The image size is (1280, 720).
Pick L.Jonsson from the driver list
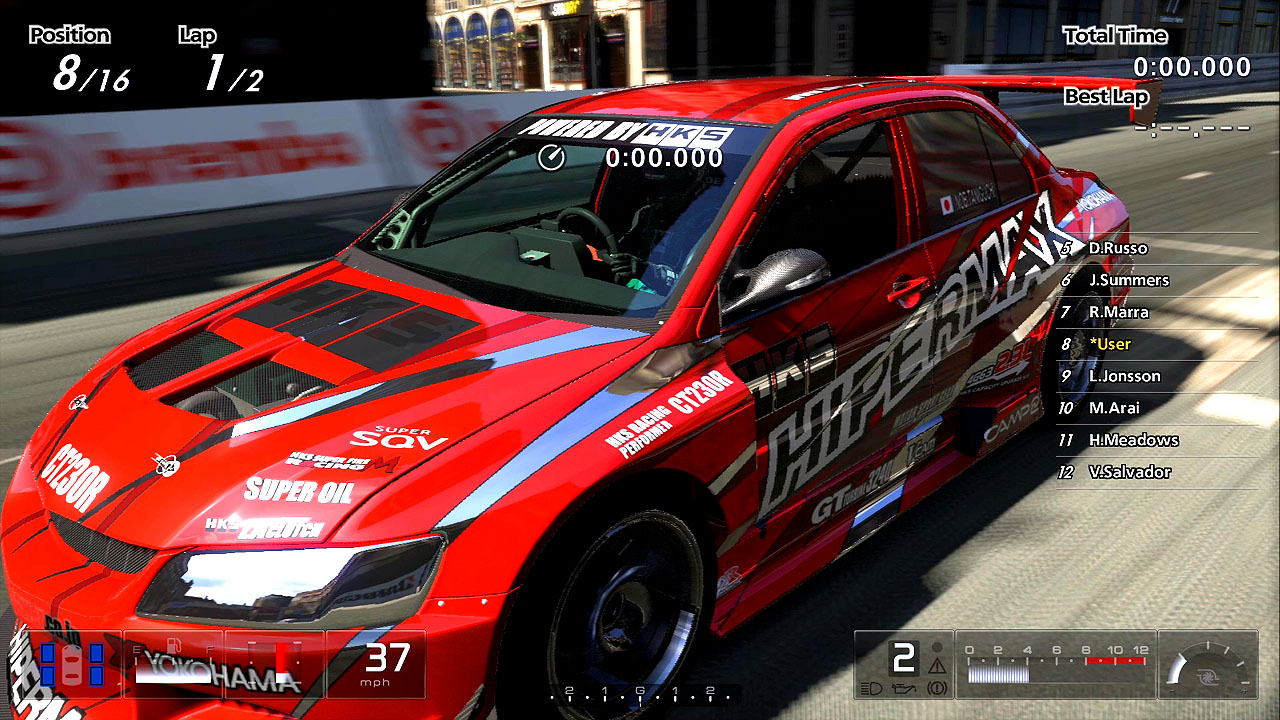pos(1124,376)
